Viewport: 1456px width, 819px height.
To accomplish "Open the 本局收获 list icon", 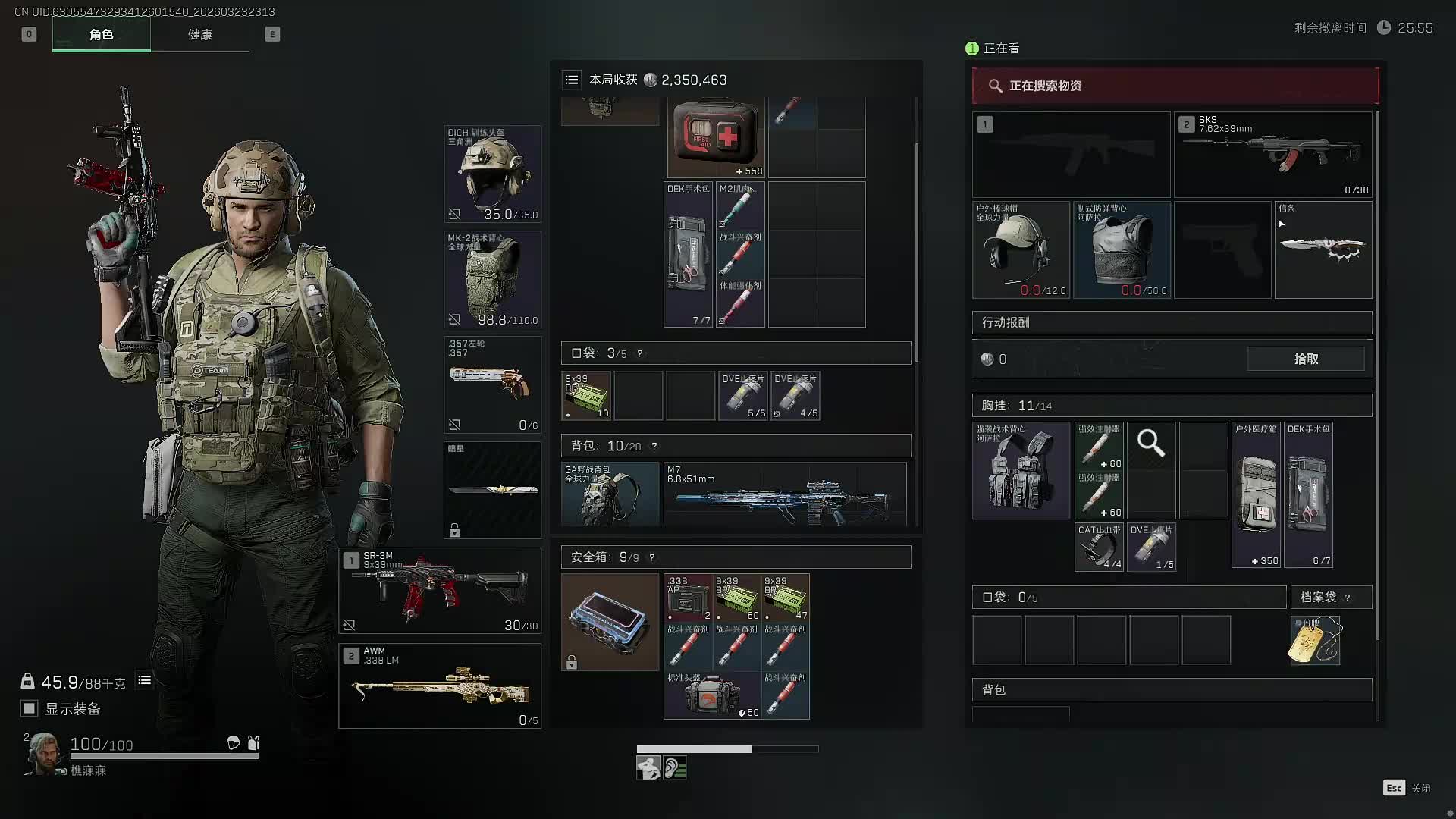I will click(572, 80).
